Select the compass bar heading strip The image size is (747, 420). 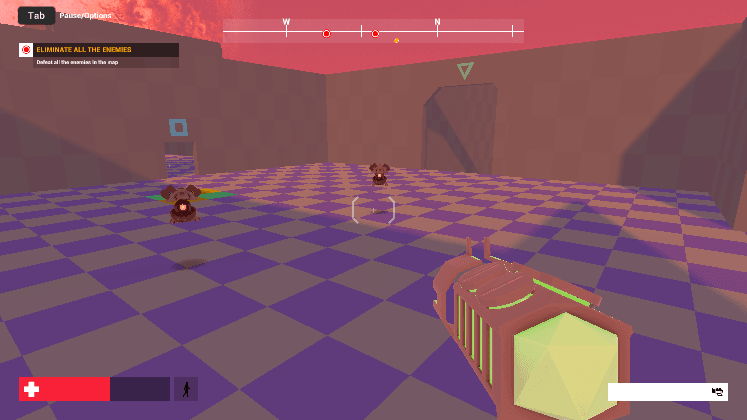[373, 32]
